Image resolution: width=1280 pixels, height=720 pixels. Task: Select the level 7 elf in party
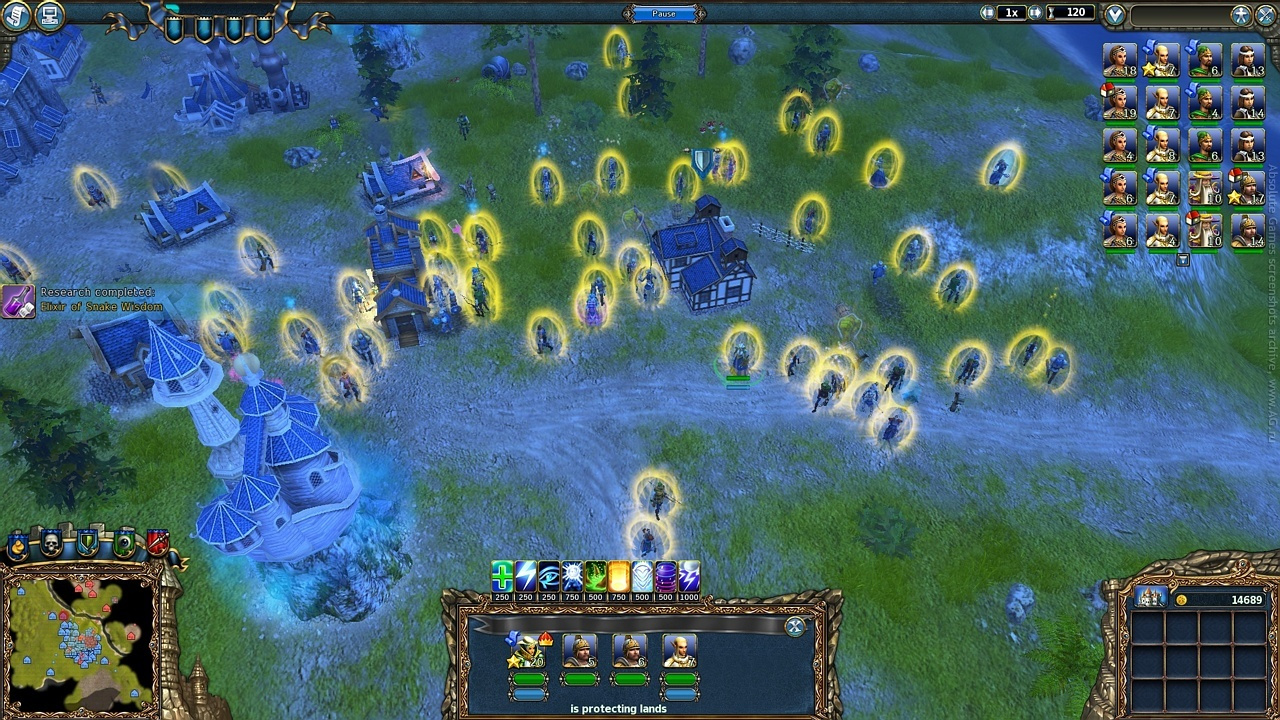pyautogui.click(x=680, y=651)
